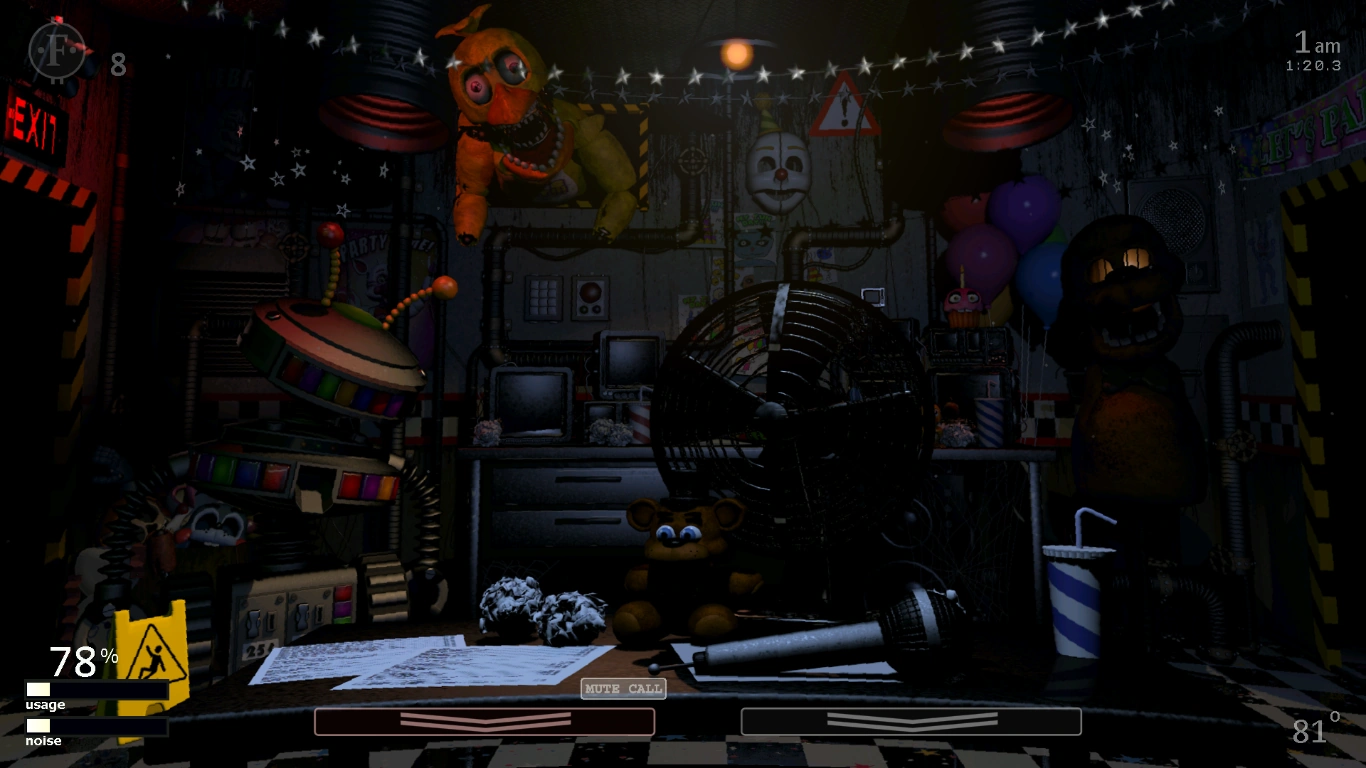Toggle the right door control bar

(910, 721)
